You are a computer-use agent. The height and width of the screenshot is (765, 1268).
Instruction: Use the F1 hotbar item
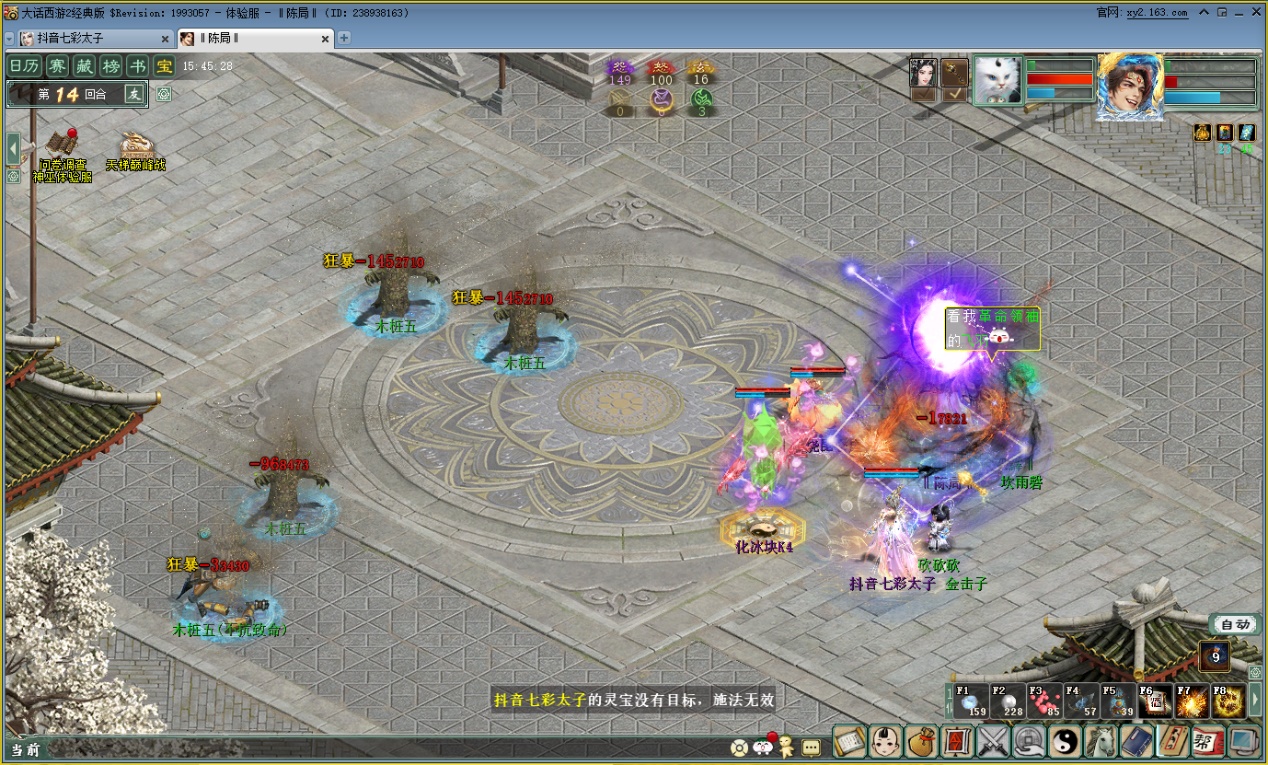tap(969, 701)
